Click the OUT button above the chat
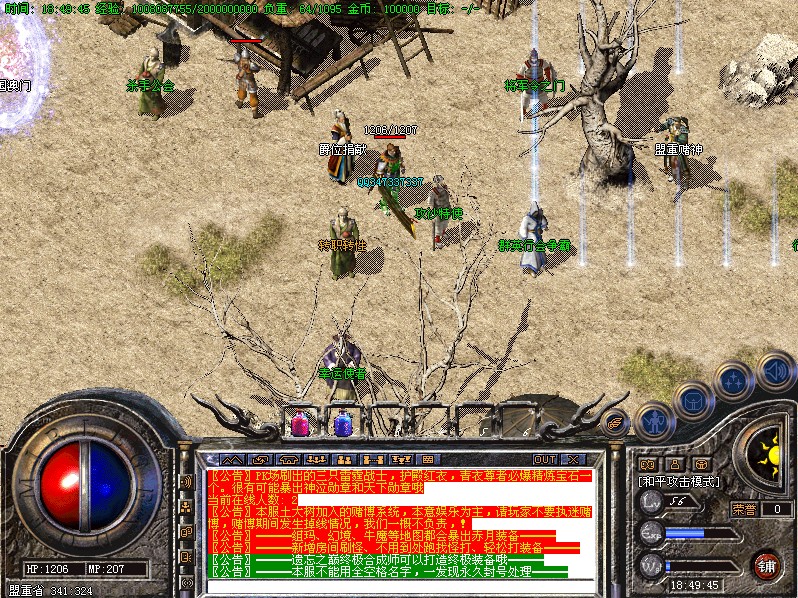This screenshot has height=598, width=798. point(543,459)
